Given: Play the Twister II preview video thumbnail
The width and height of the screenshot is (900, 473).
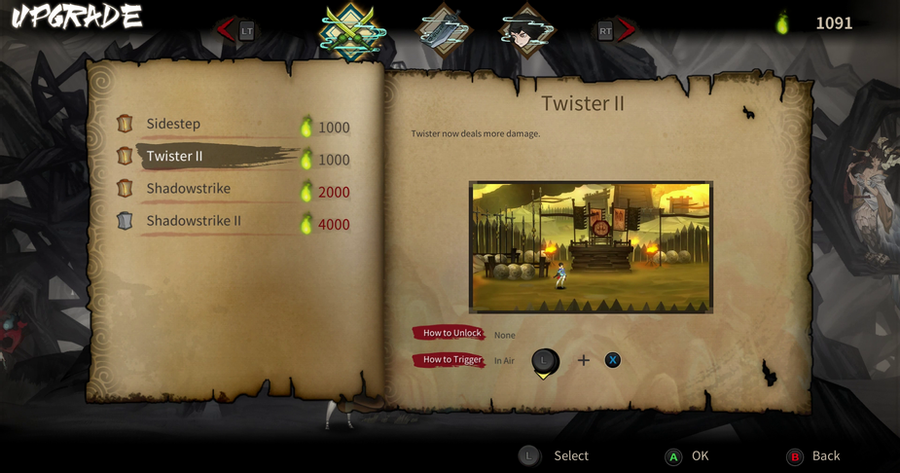Looking at the screenshot, I should pos(591,247).
